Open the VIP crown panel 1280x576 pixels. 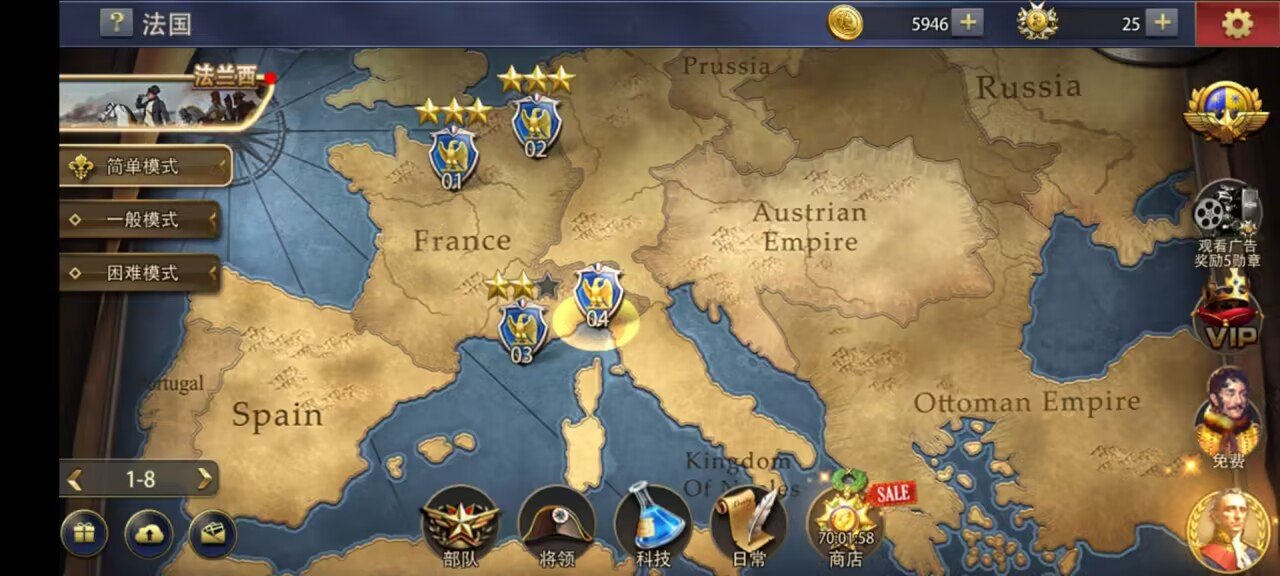tap(1228, 315)
